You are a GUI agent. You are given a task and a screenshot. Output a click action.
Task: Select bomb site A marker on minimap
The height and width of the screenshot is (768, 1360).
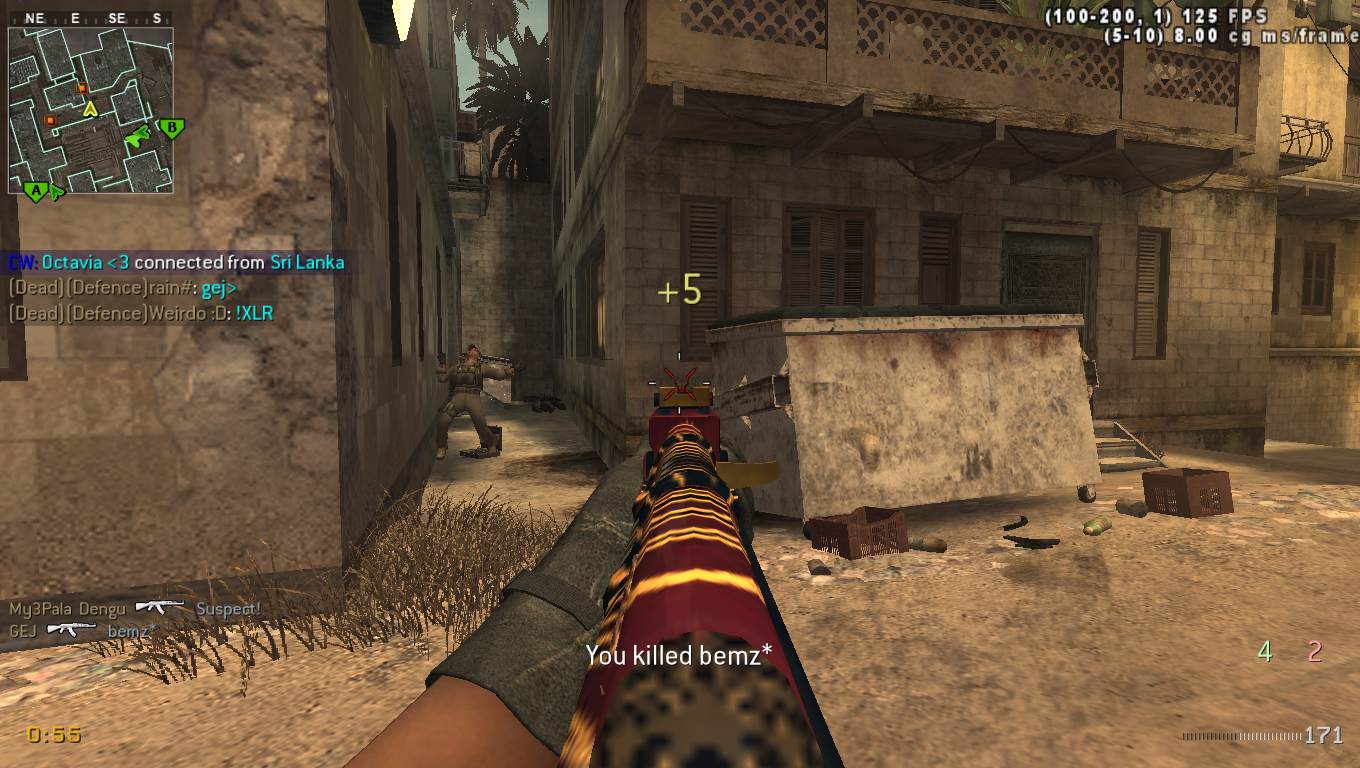(x=36, y=190)
